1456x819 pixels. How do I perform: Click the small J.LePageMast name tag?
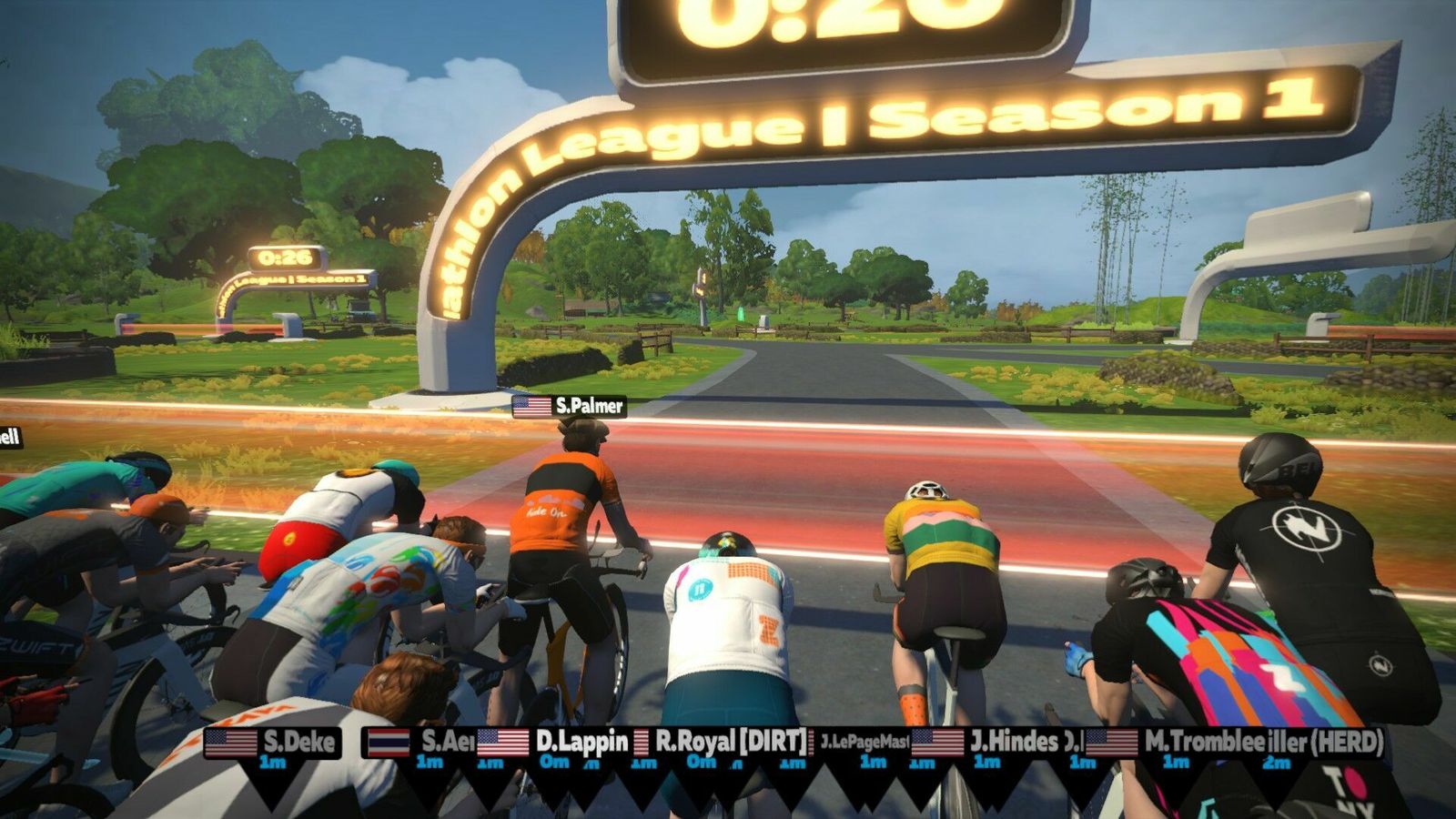[x=864, y=743]
